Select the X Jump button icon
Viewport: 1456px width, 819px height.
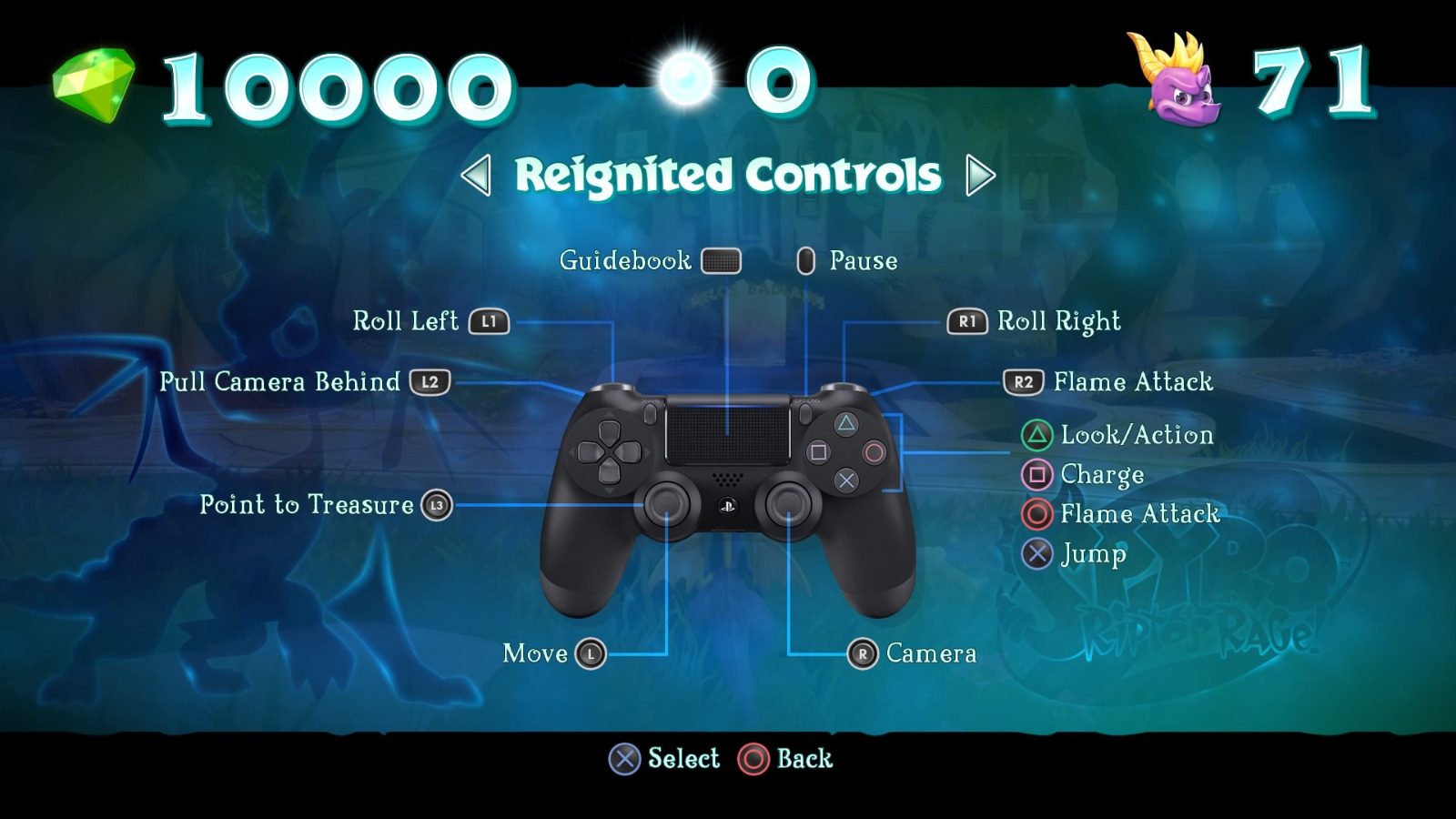1036,554
